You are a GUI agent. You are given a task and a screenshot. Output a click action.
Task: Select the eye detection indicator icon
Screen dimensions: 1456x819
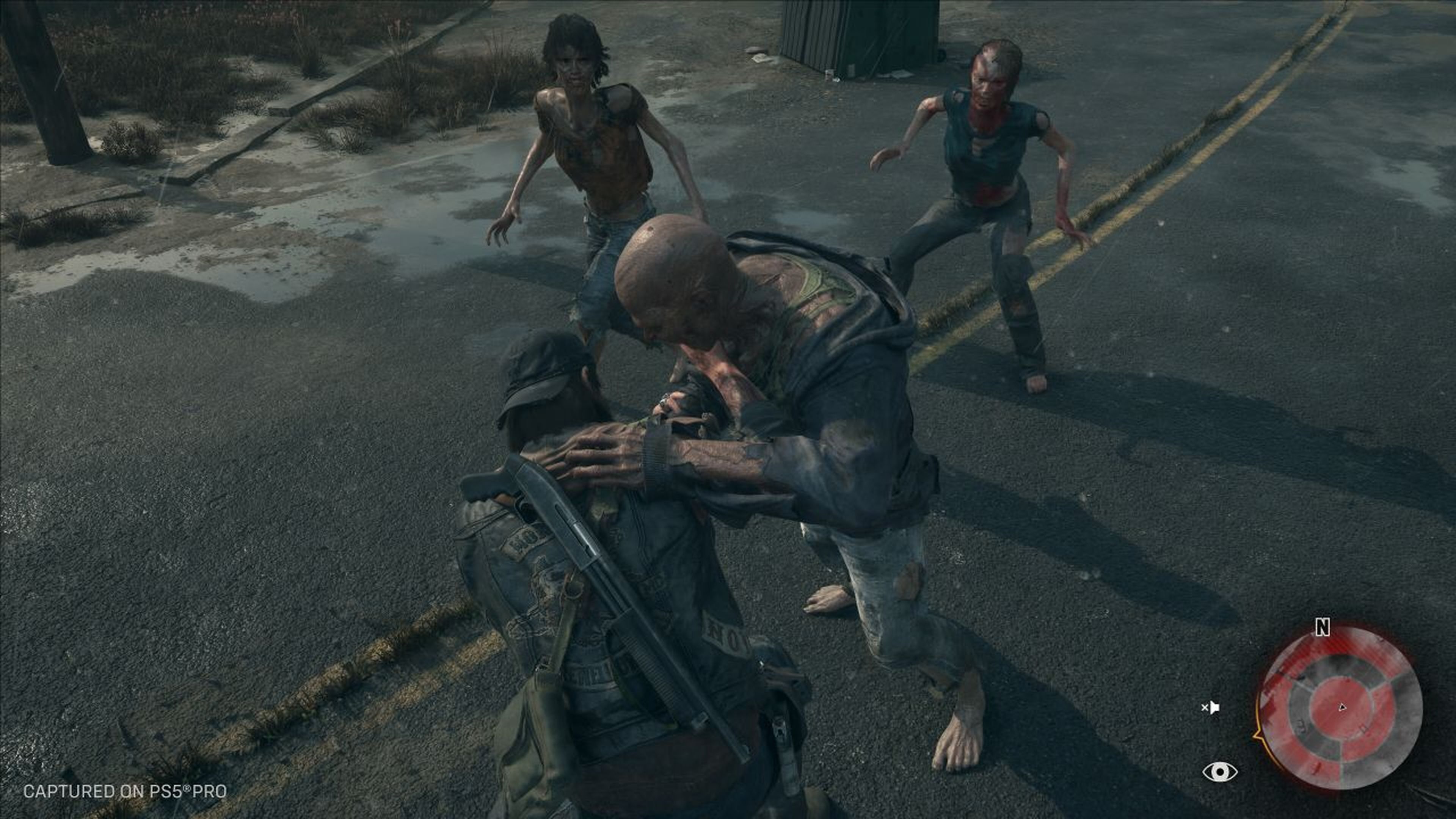coord(1220,771)
